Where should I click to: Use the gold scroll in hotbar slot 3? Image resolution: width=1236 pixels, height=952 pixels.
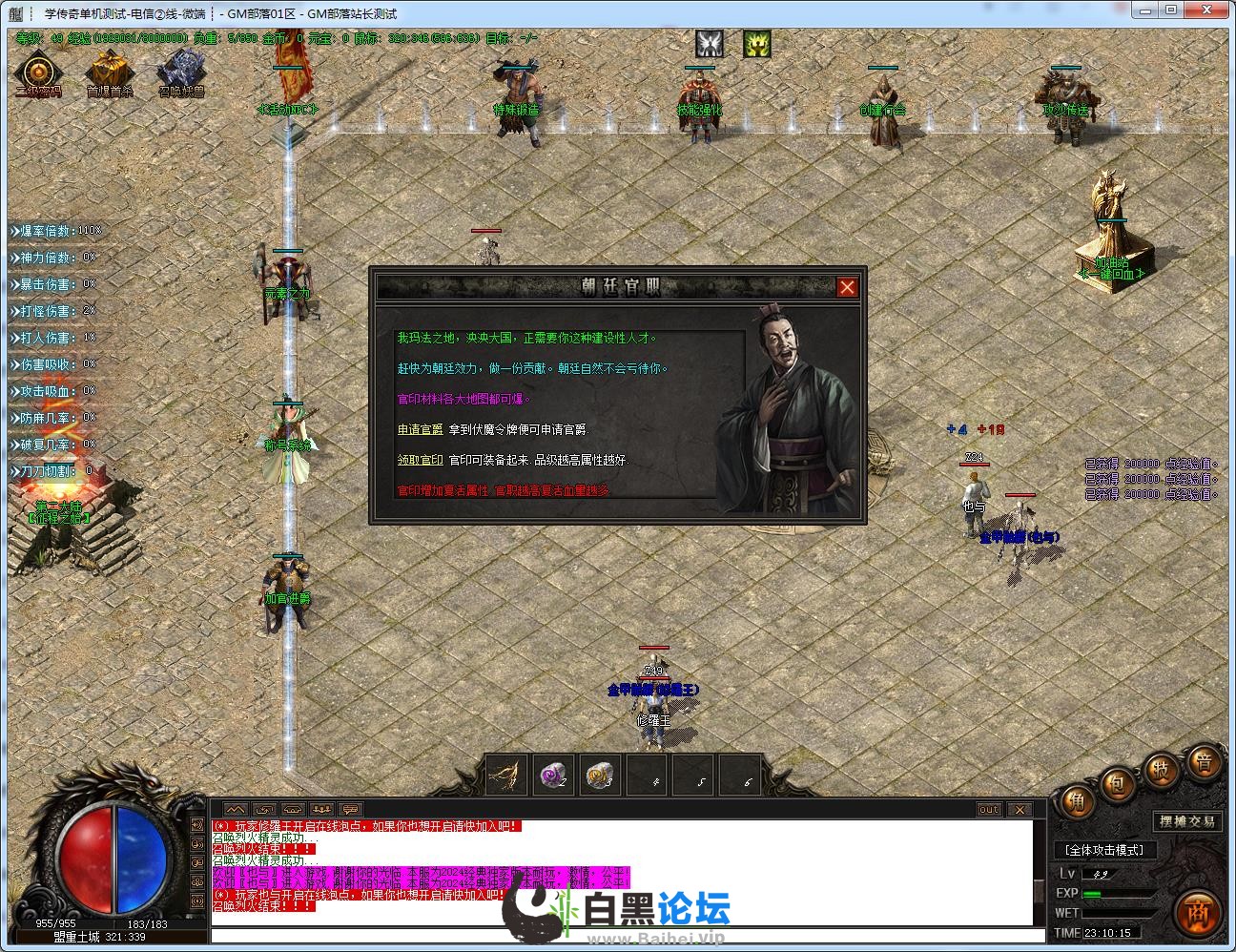[x=600, y=776]
